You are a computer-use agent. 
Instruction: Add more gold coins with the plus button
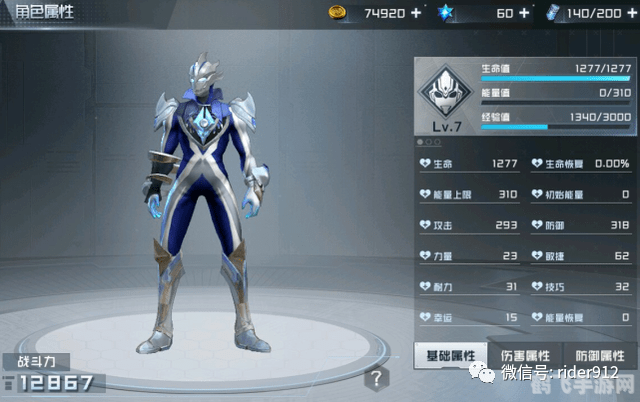[416, 13]
